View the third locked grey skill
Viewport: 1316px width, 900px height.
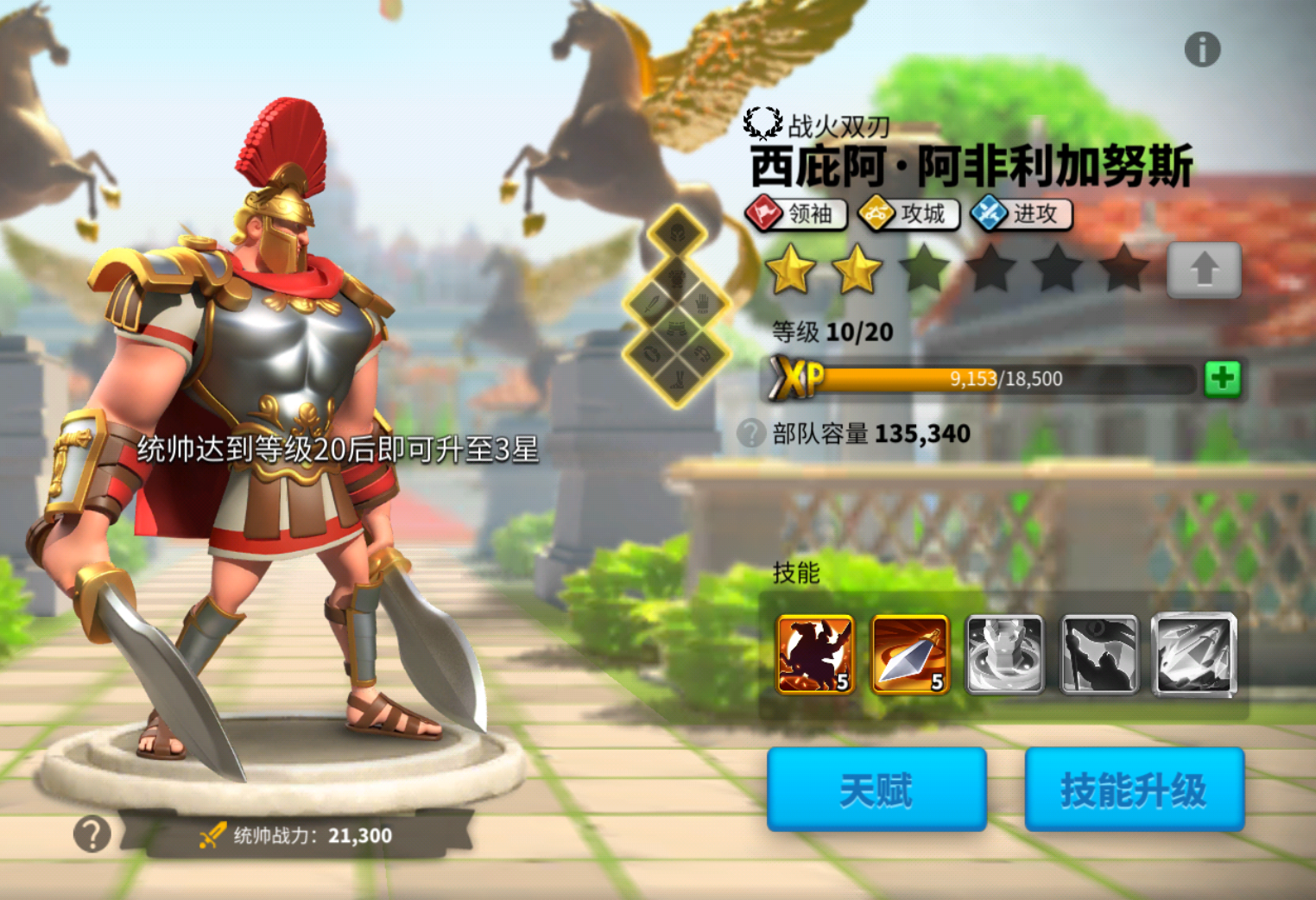pyautogui.click(x=1004, y=655)
